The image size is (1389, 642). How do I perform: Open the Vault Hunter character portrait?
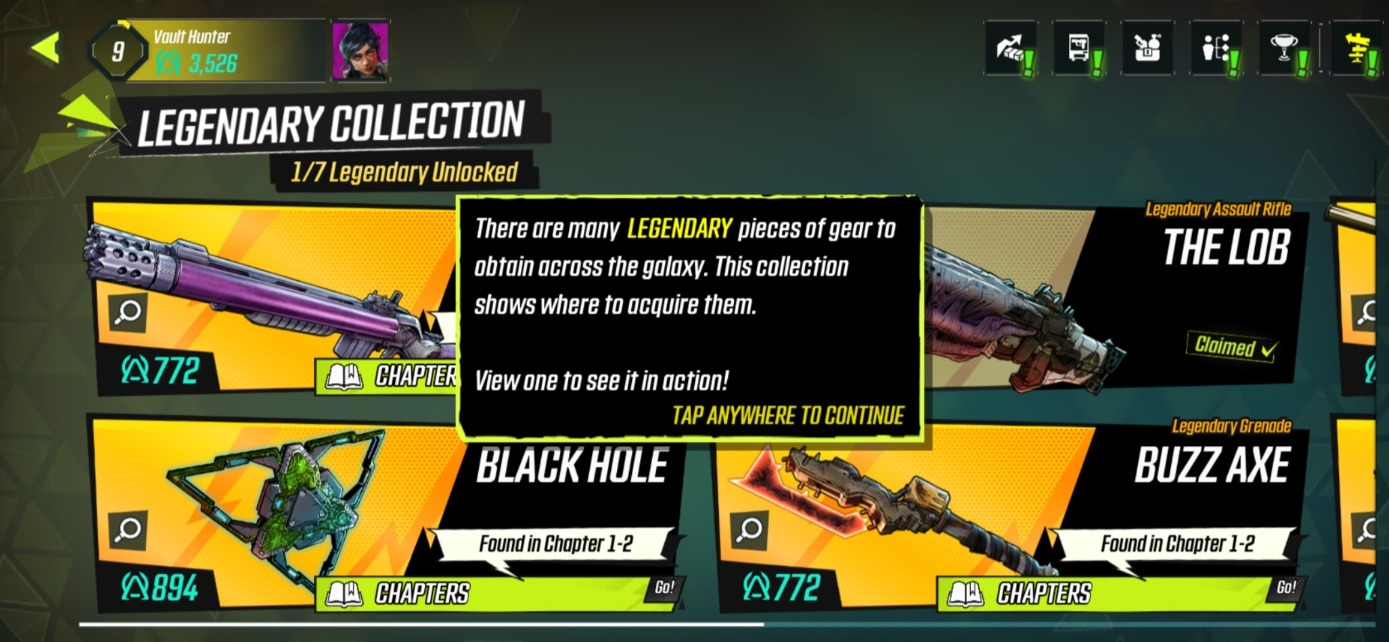[x=360, y=50]
